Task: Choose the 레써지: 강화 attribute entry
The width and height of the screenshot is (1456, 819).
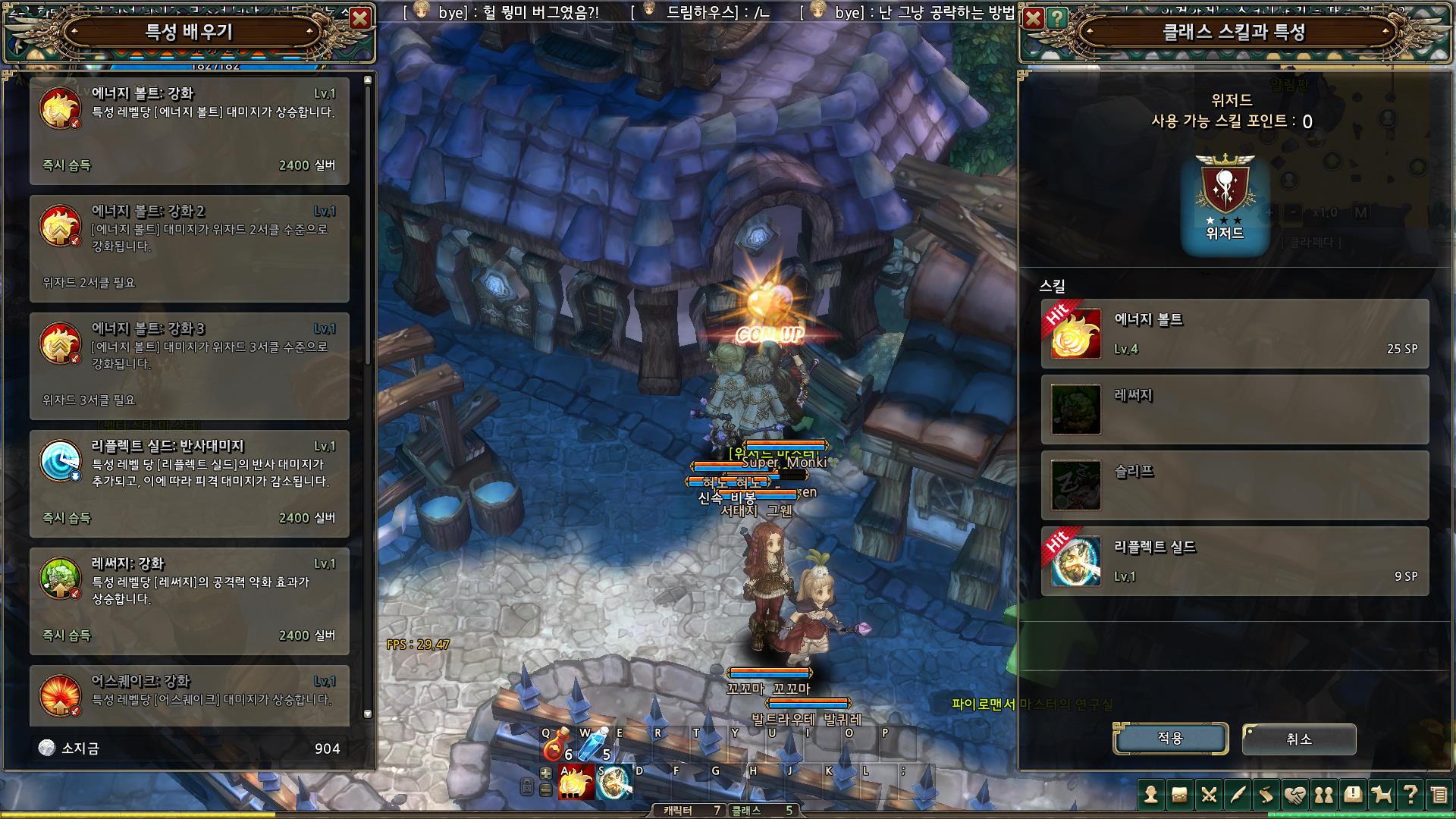Action: (x=190, y=601)
